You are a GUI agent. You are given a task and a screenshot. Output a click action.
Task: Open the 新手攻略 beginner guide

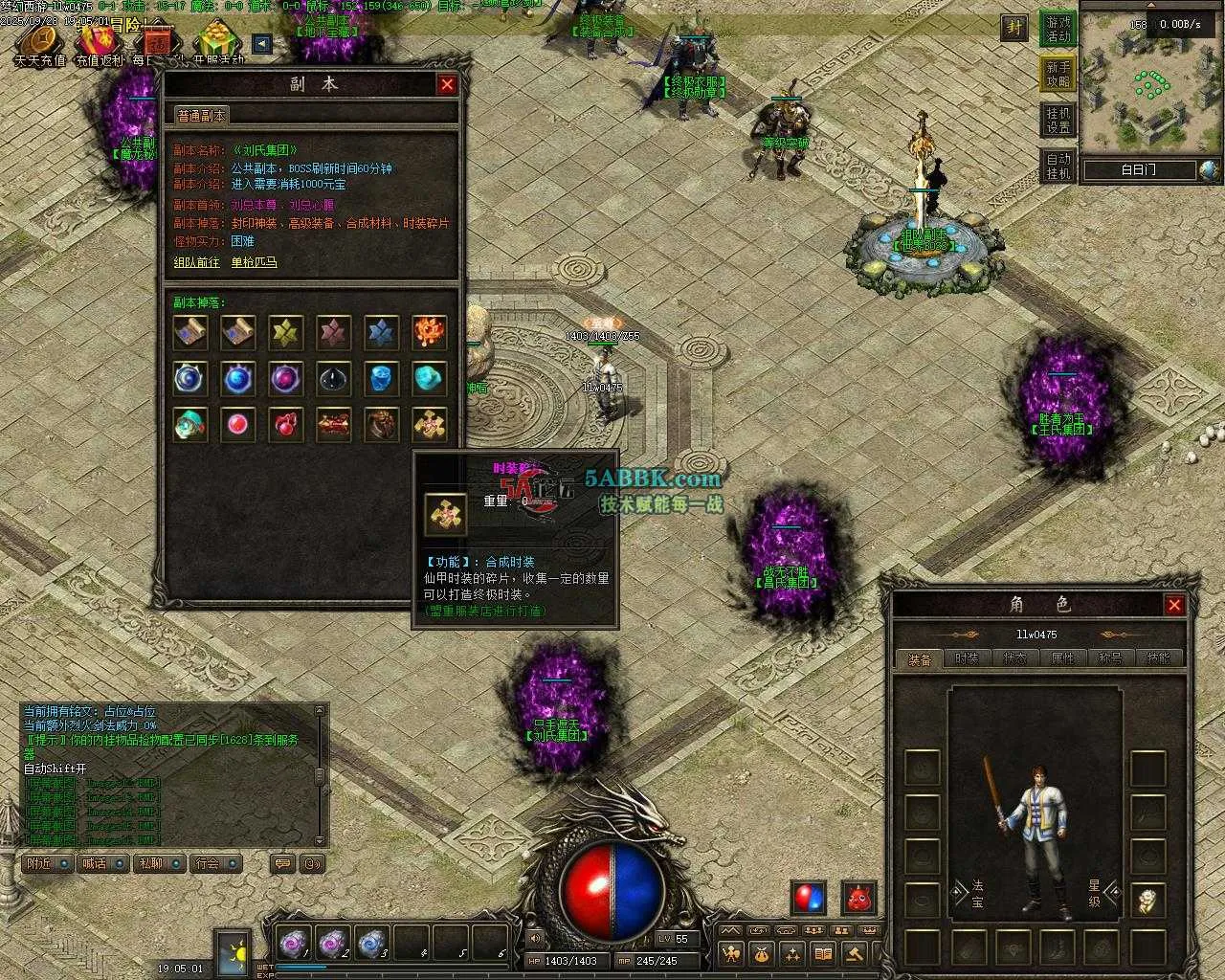(1058, 75)
